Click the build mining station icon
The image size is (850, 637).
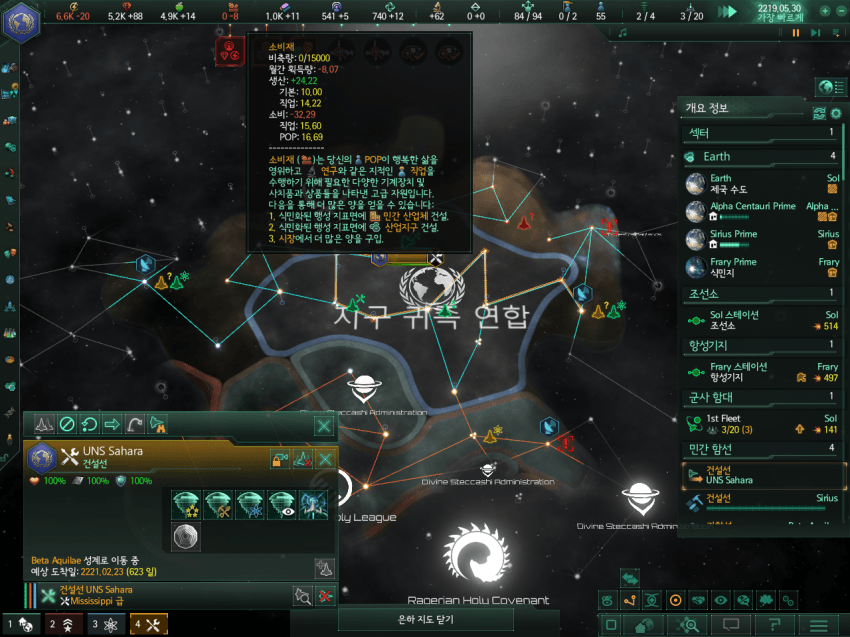click(219, 505)
